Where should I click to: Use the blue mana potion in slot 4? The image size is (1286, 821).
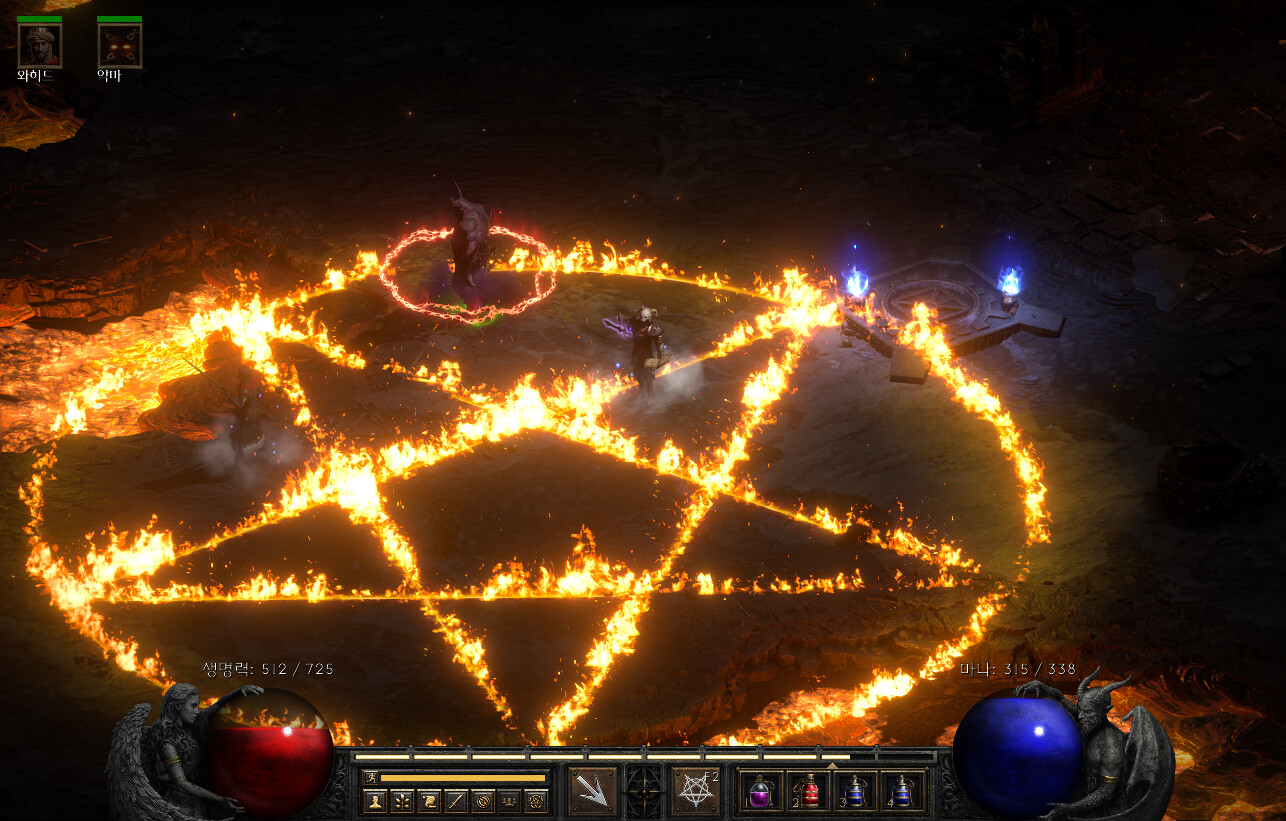click(902, 791)
